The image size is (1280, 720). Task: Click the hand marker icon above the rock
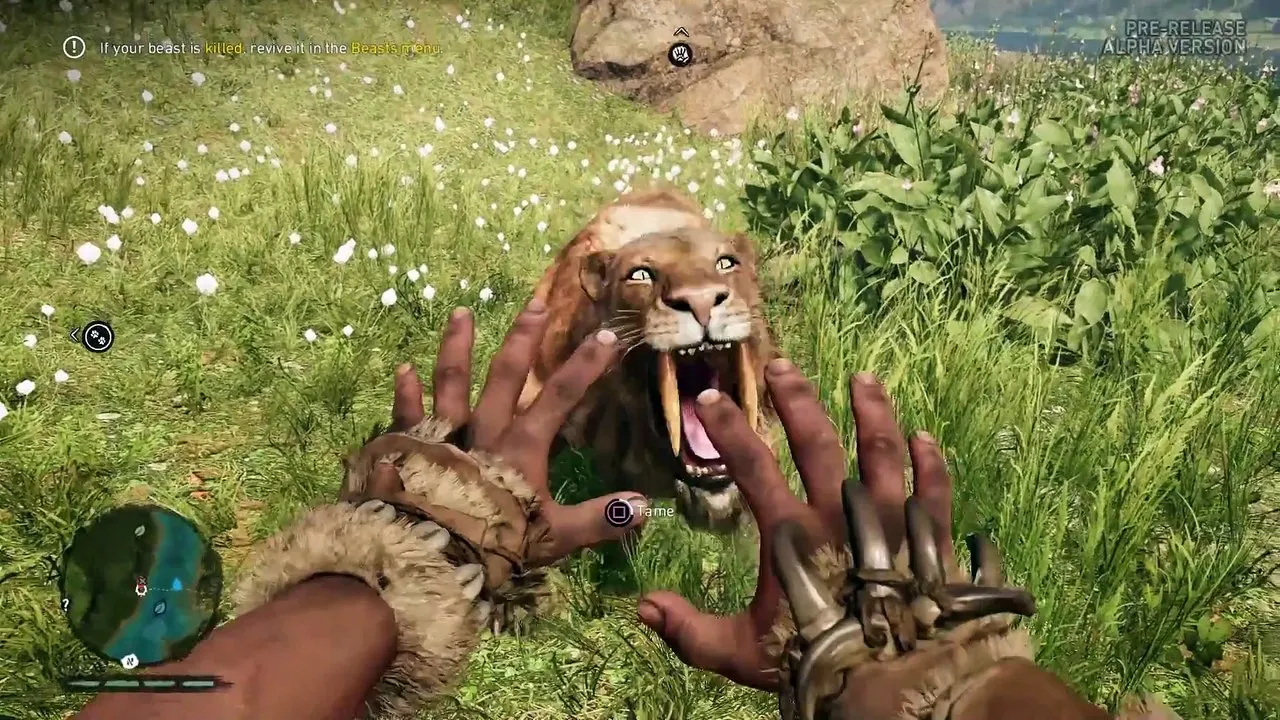coord(681,54)
